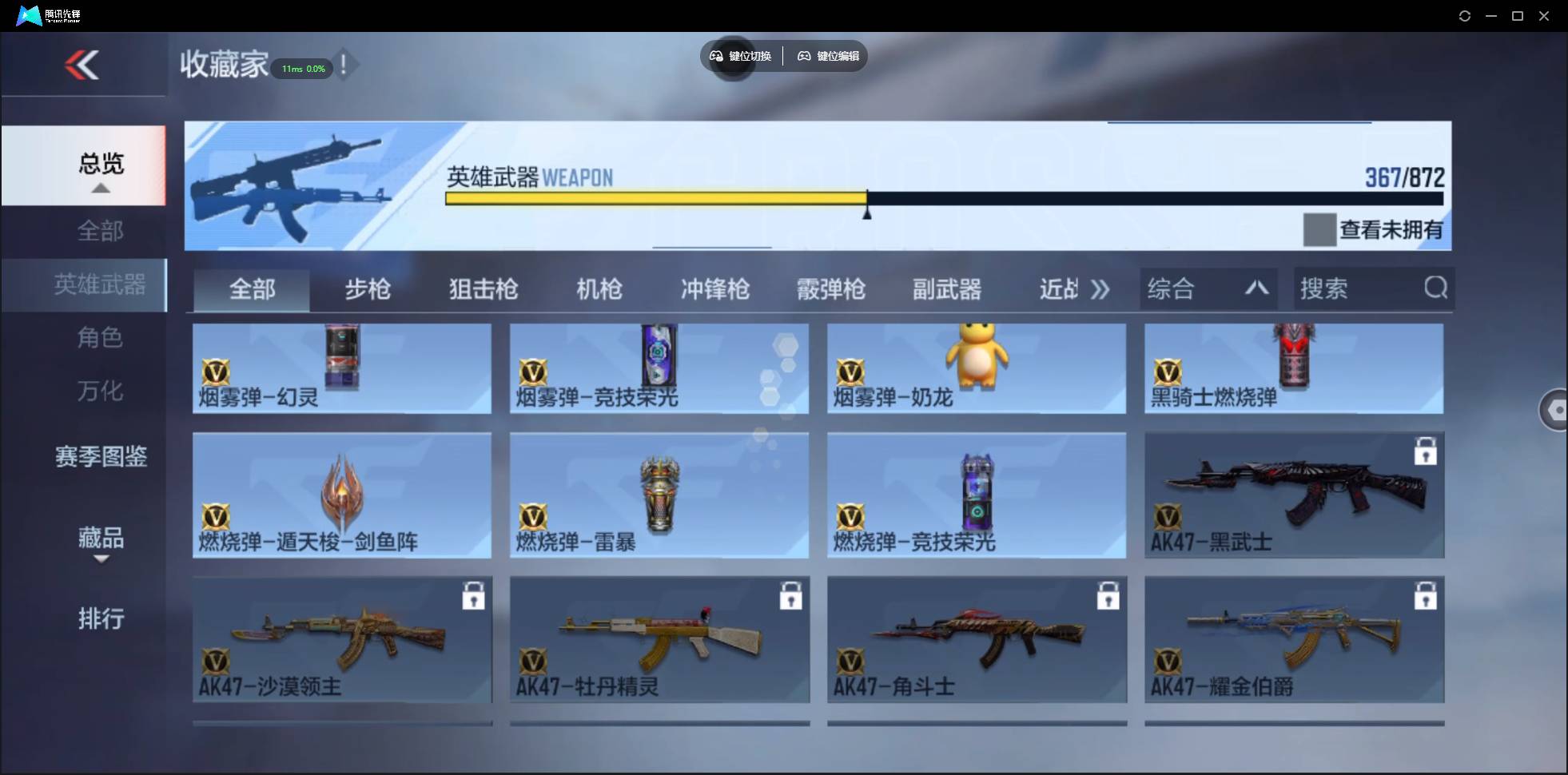1568x775 pixels.
Task: Click the back arrow to exit 收藏家
Action: pyautogui.click(x=84, y=66)
